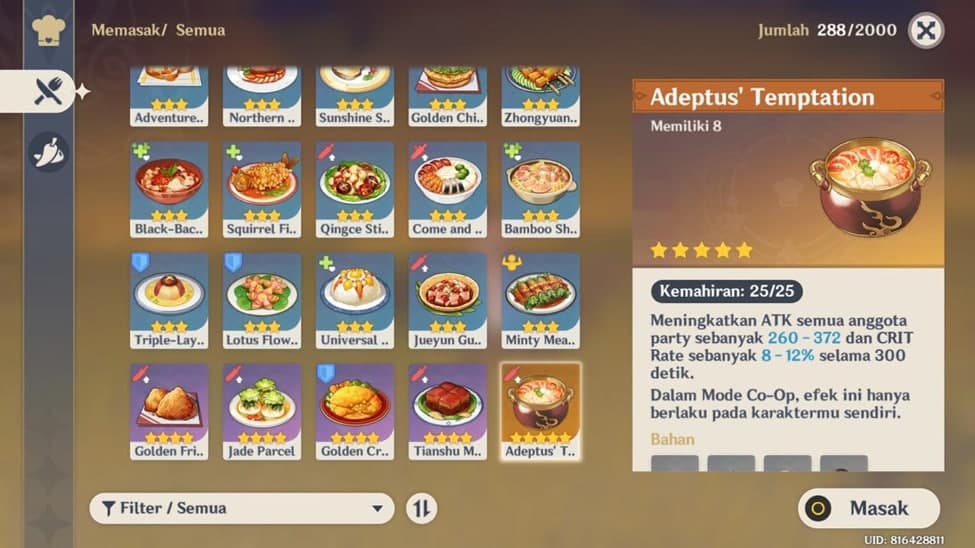
Task: Select the Golden Fried Chicken recipe
Action: 169,410
